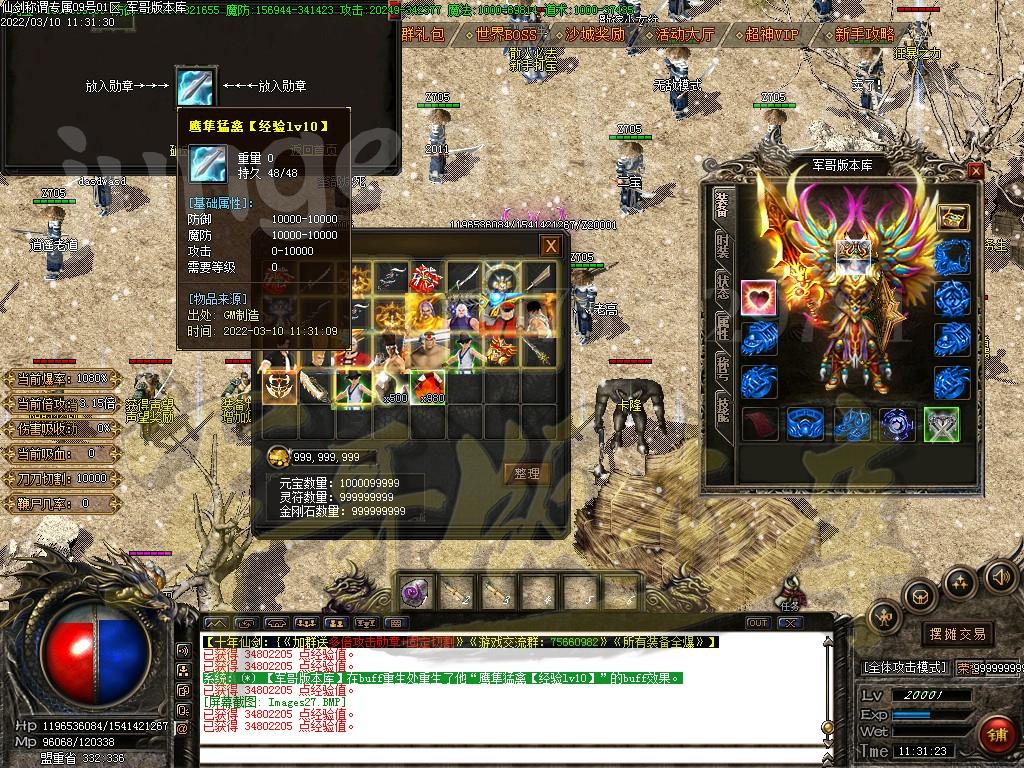Image resolution: width=1024 pixels, height=768 pixels.
Task: Close the character equipment panel
Action: (976, 171)
